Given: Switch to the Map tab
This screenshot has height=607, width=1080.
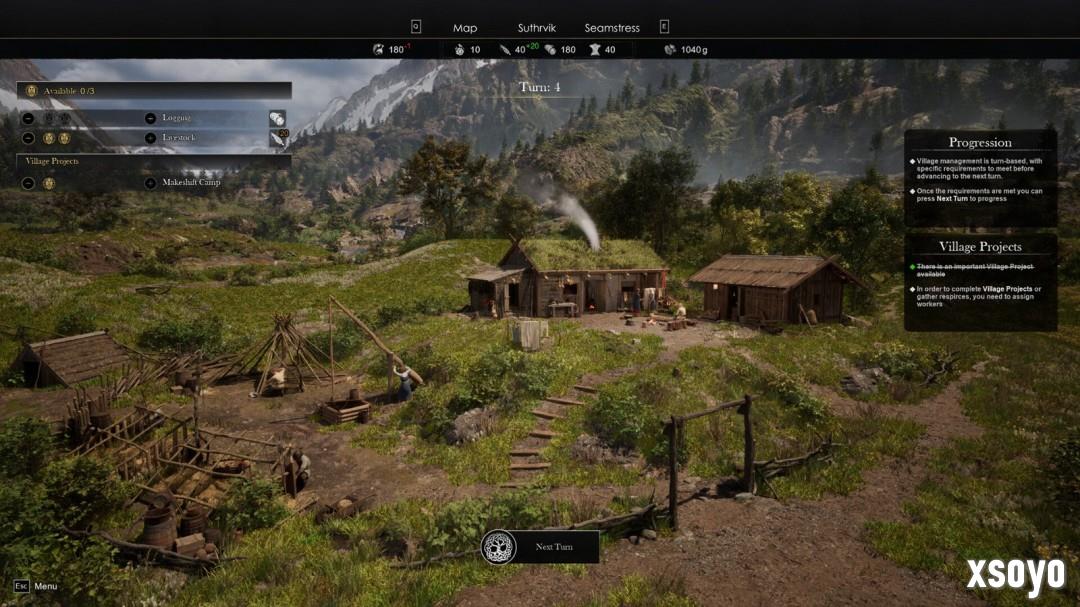Looking at the screenshot, I should [x=465, y=28].
